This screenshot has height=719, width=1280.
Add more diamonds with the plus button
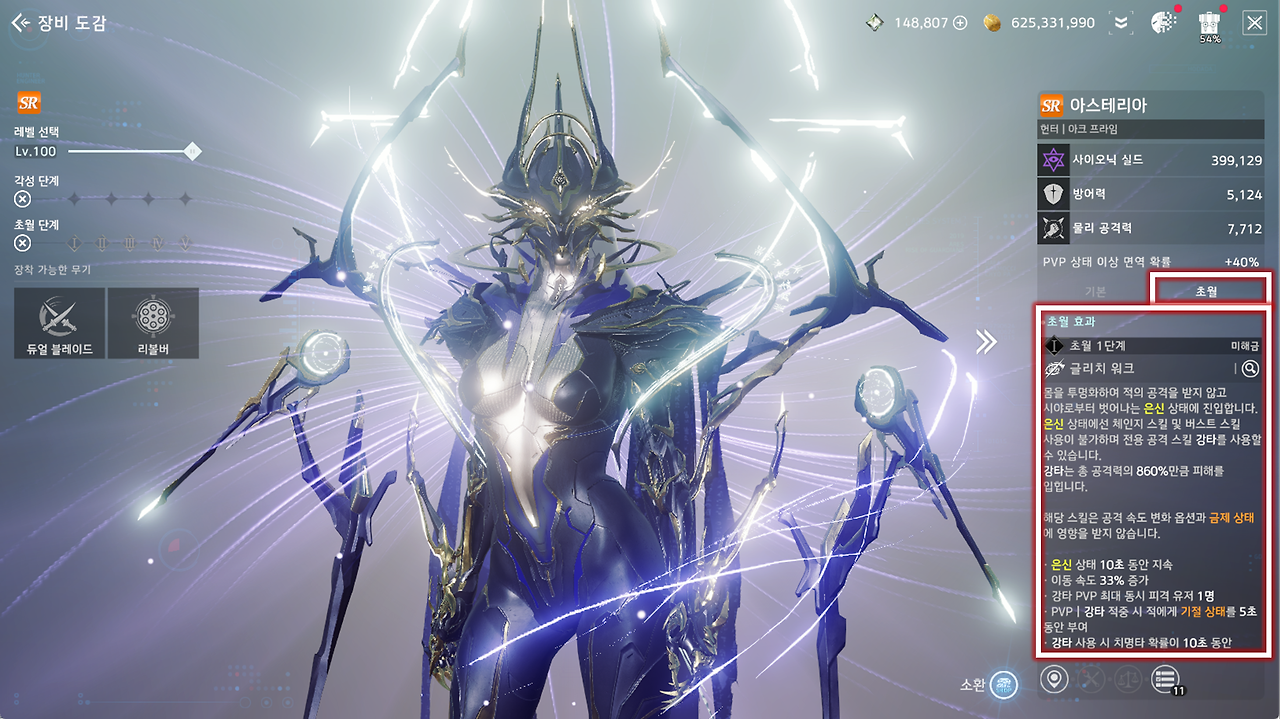tap(960, 22)
